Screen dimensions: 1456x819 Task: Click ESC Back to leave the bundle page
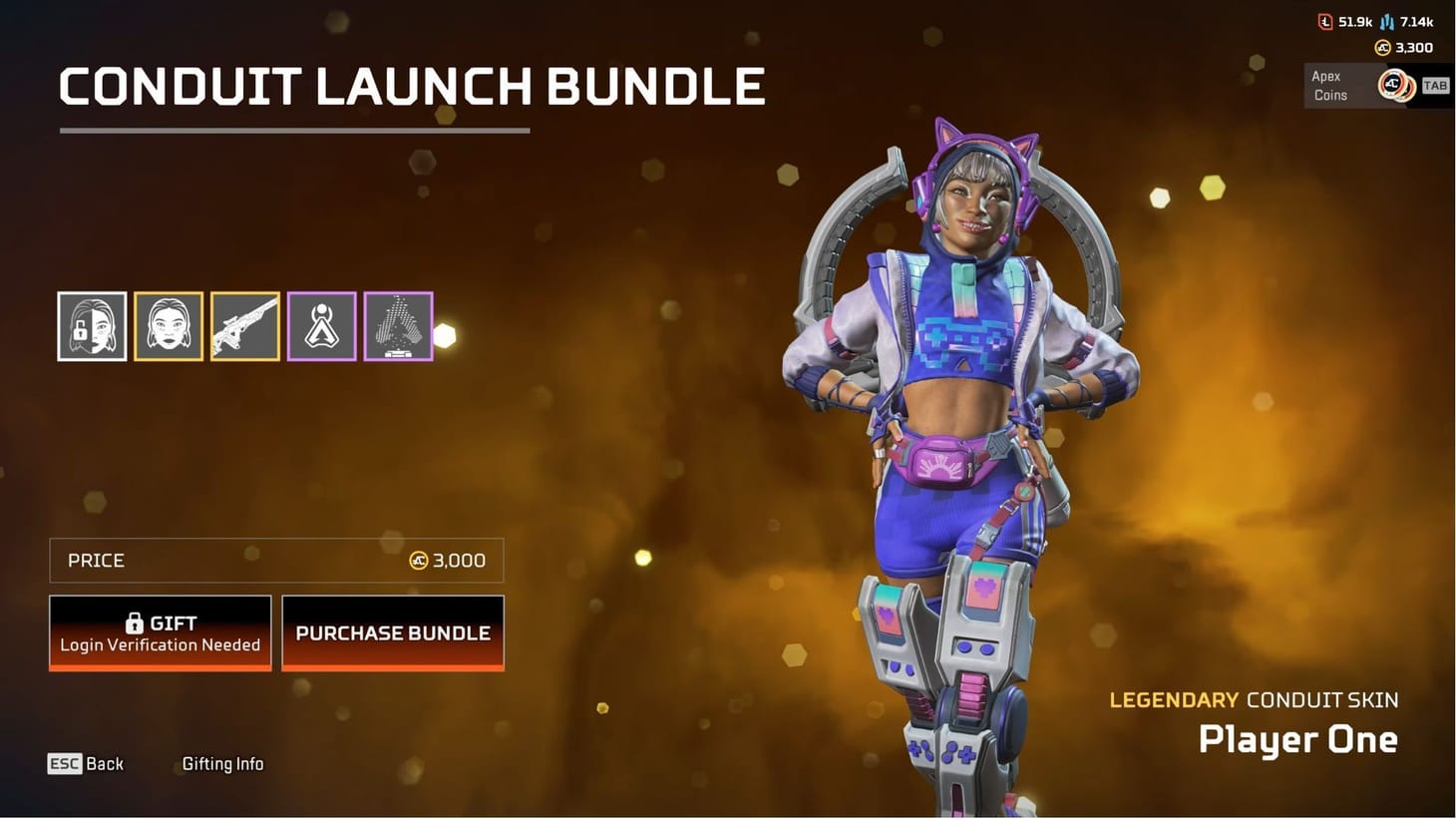point(86,763)
